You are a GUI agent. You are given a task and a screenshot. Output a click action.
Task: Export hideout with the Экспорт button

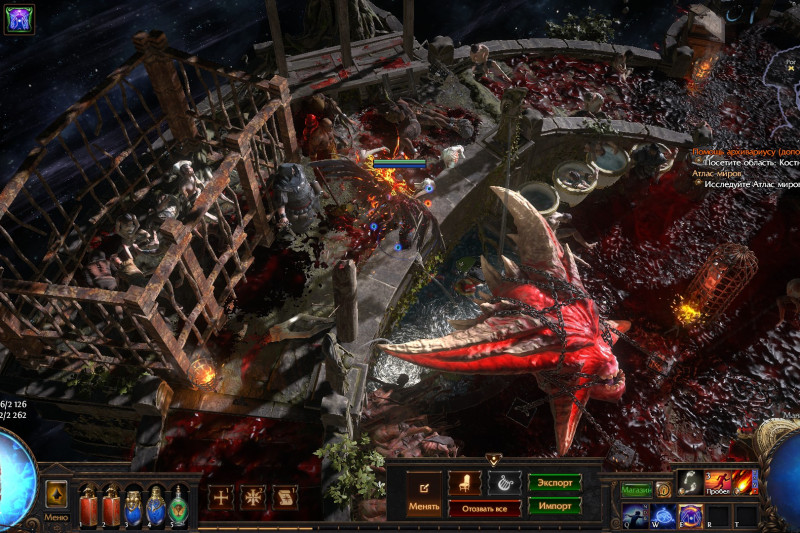(555, 483)
